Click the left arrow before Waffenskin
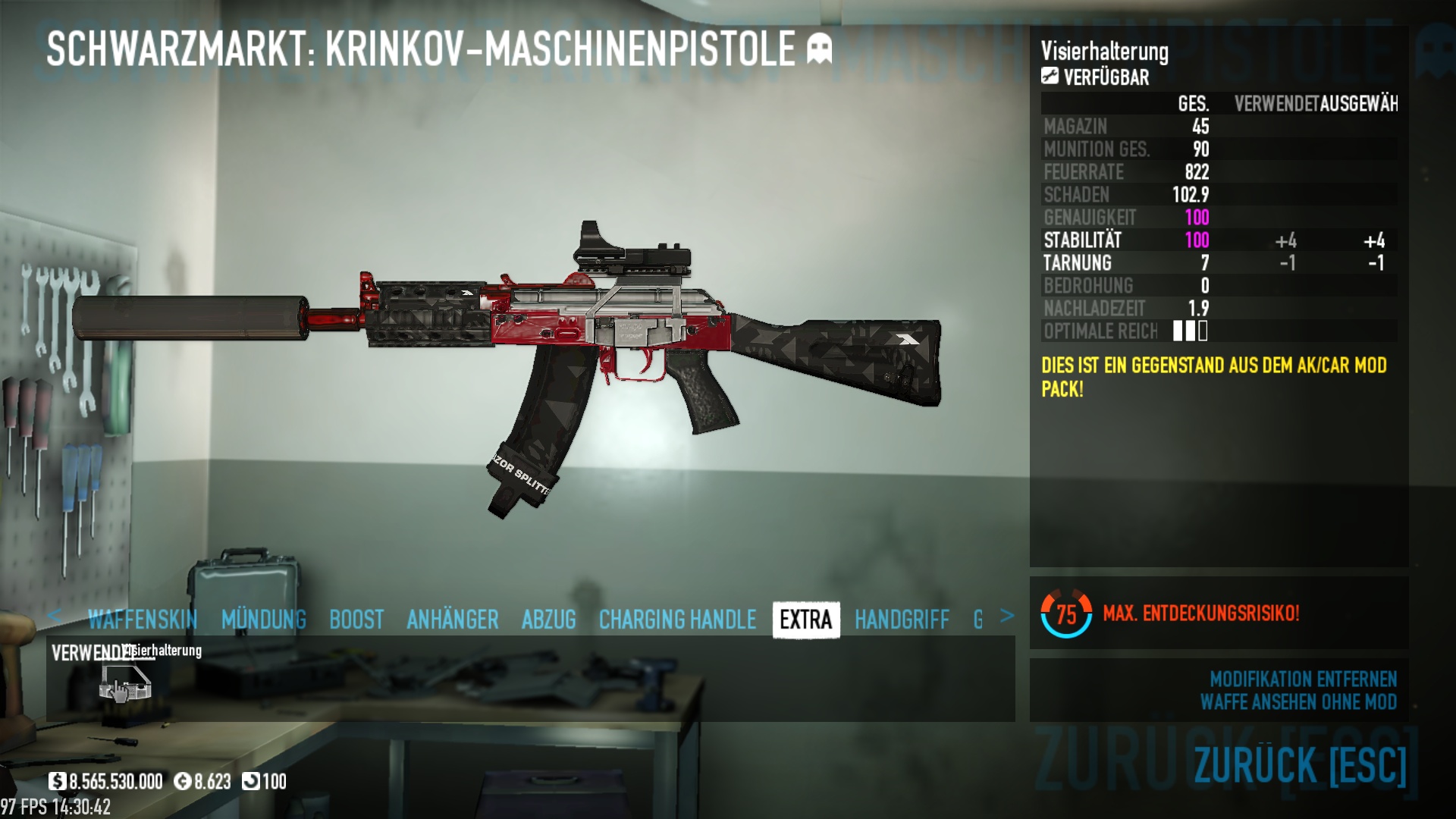 (54, 616)
